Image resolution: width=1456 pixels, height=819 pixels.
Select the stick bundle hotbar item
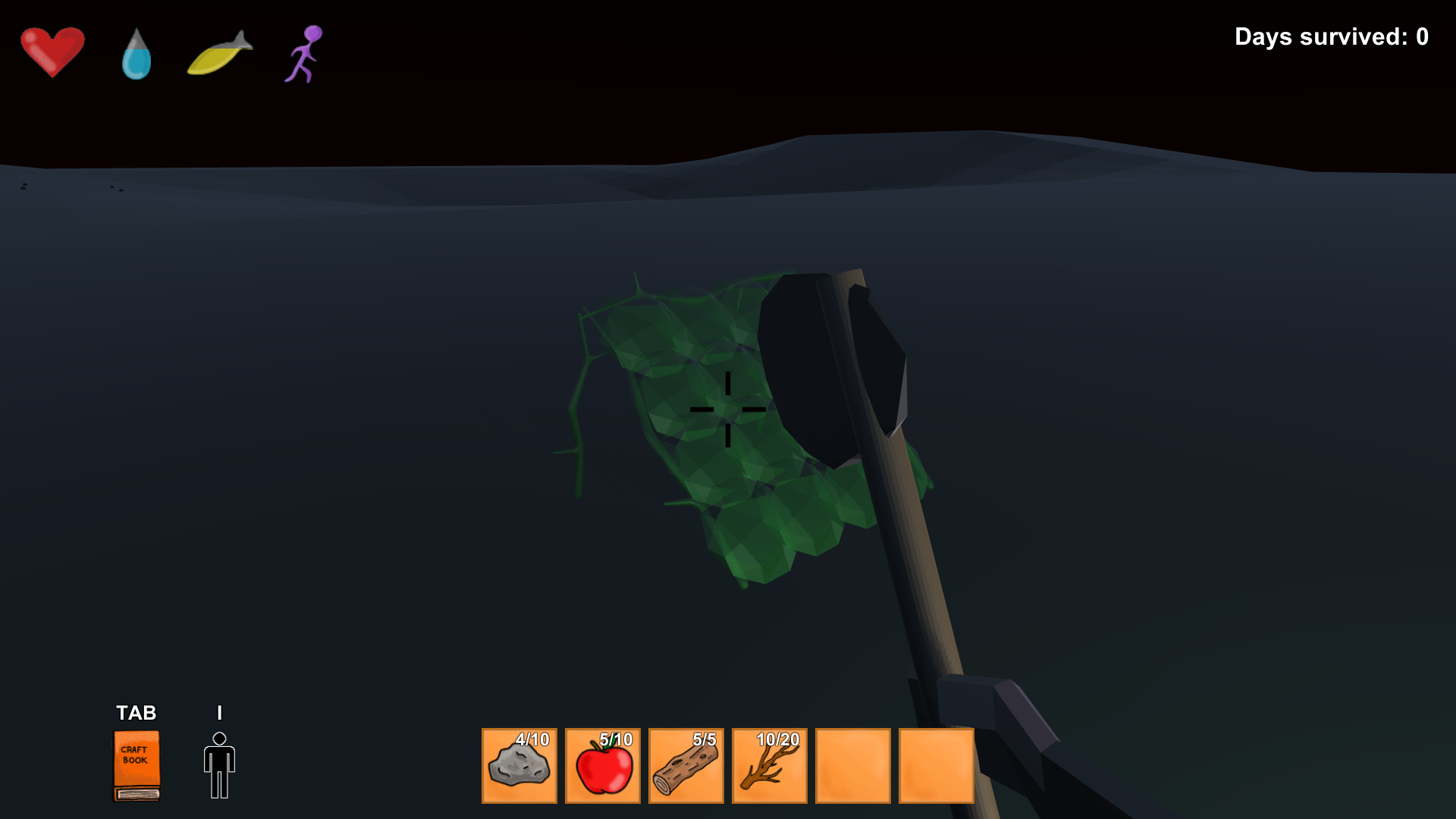click(x=769, y=766)
